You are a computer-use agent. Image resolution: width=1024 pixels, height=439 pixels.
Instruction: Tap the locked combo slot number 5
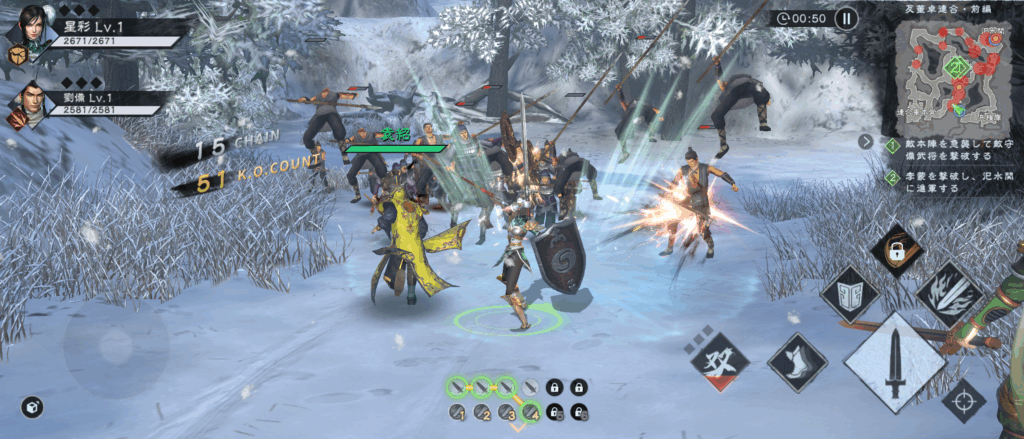click(556, 412)
